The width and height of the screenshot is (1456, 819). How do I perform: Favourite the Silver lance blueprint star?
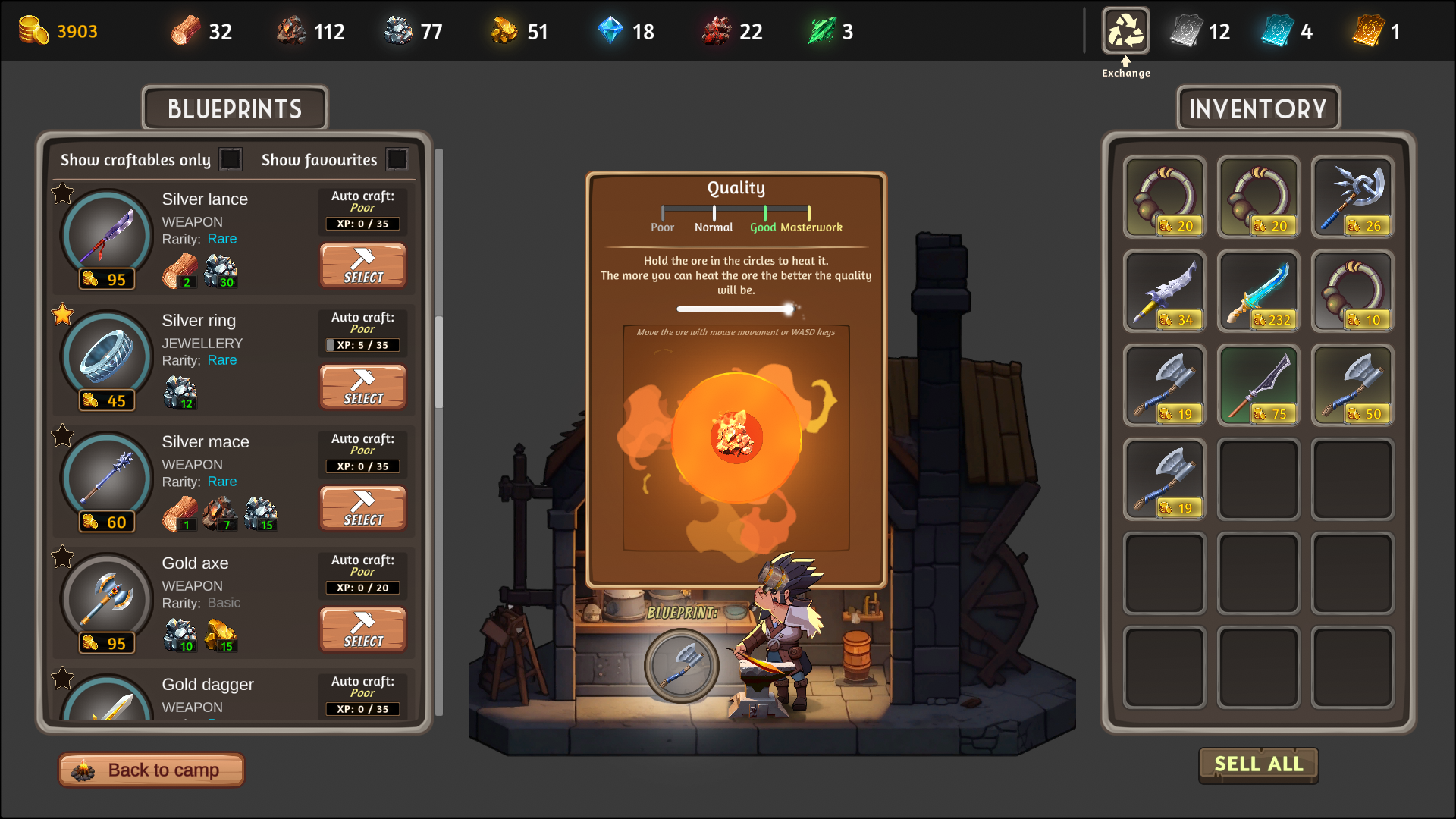(61, 194)
